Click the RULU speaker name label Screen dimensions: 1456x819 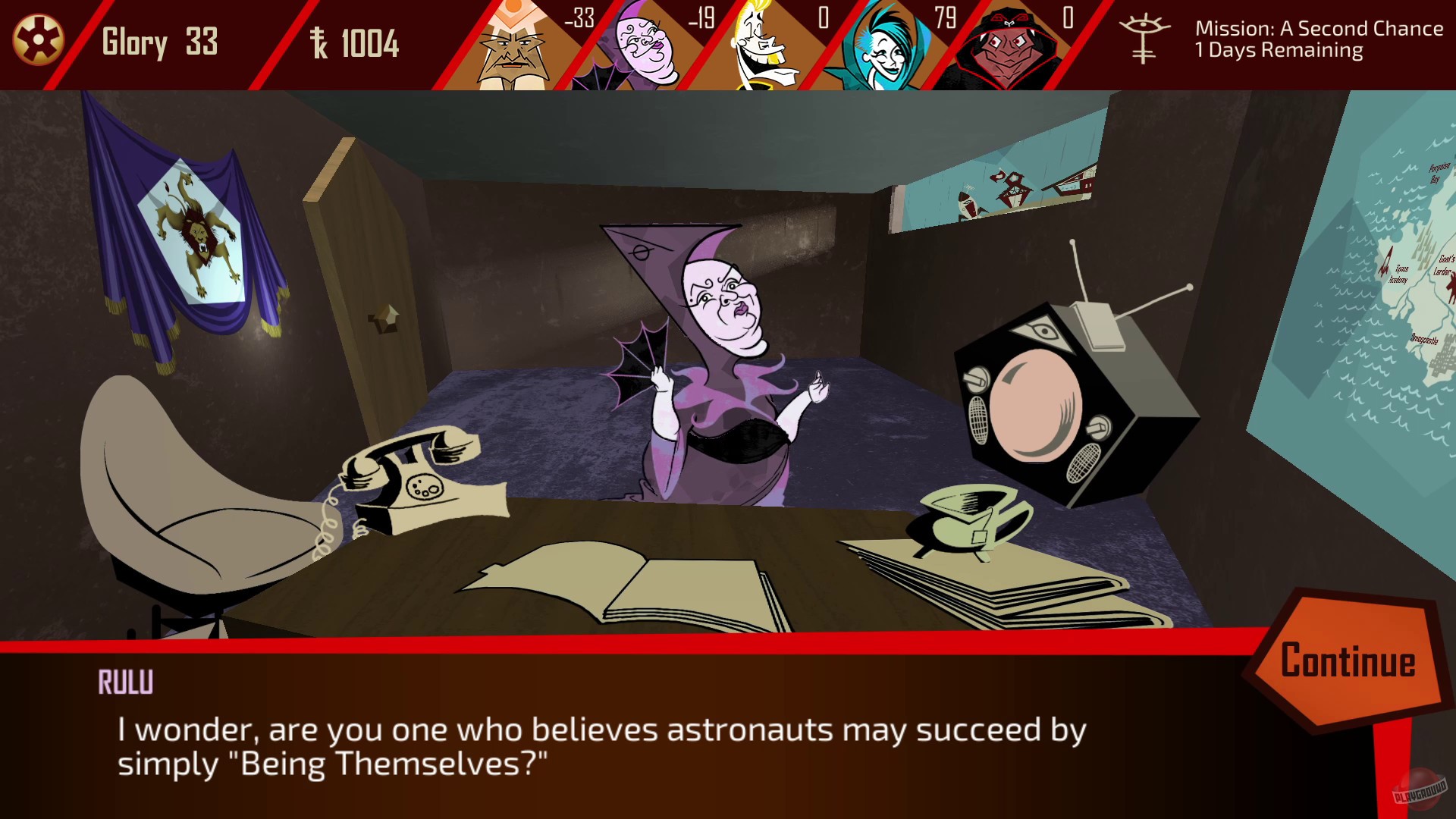click(126, 682)
